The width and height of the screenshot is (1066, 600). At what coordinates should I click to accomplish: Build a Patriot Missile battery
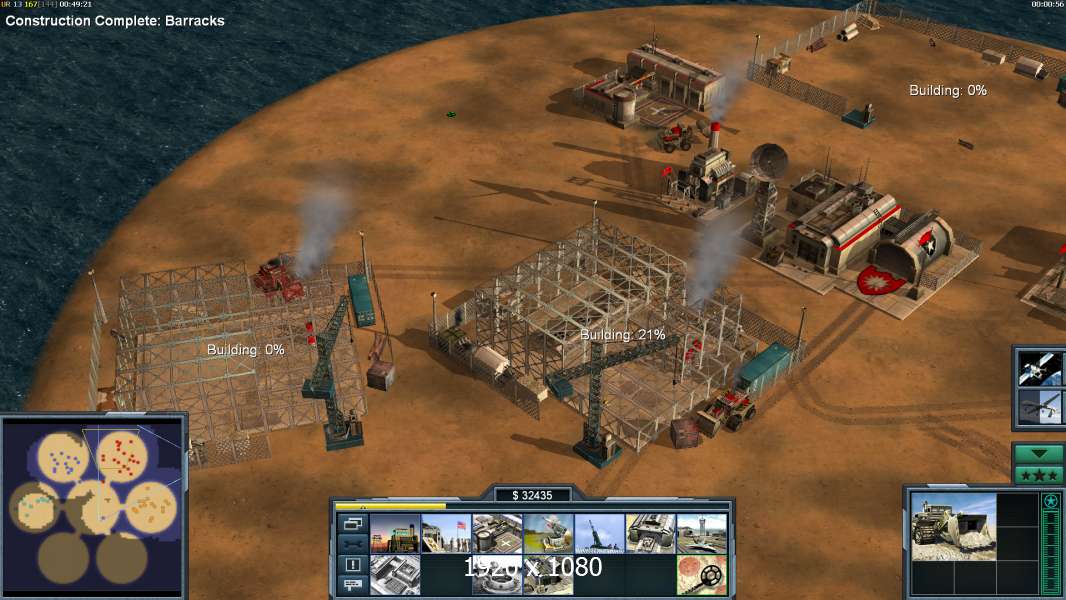click(548, 534)
